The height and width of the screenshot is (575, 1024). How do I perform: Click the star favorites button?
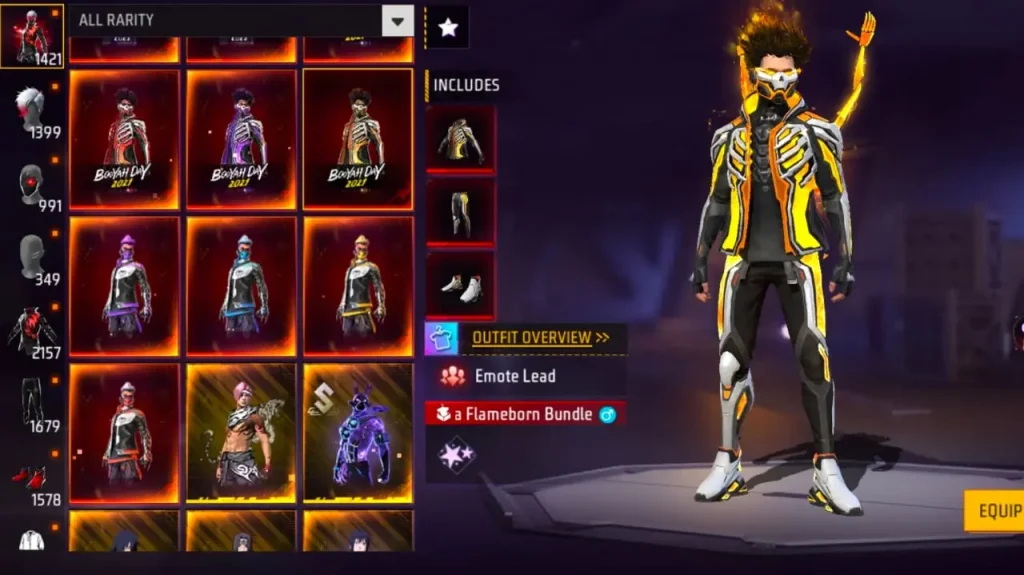447,28
